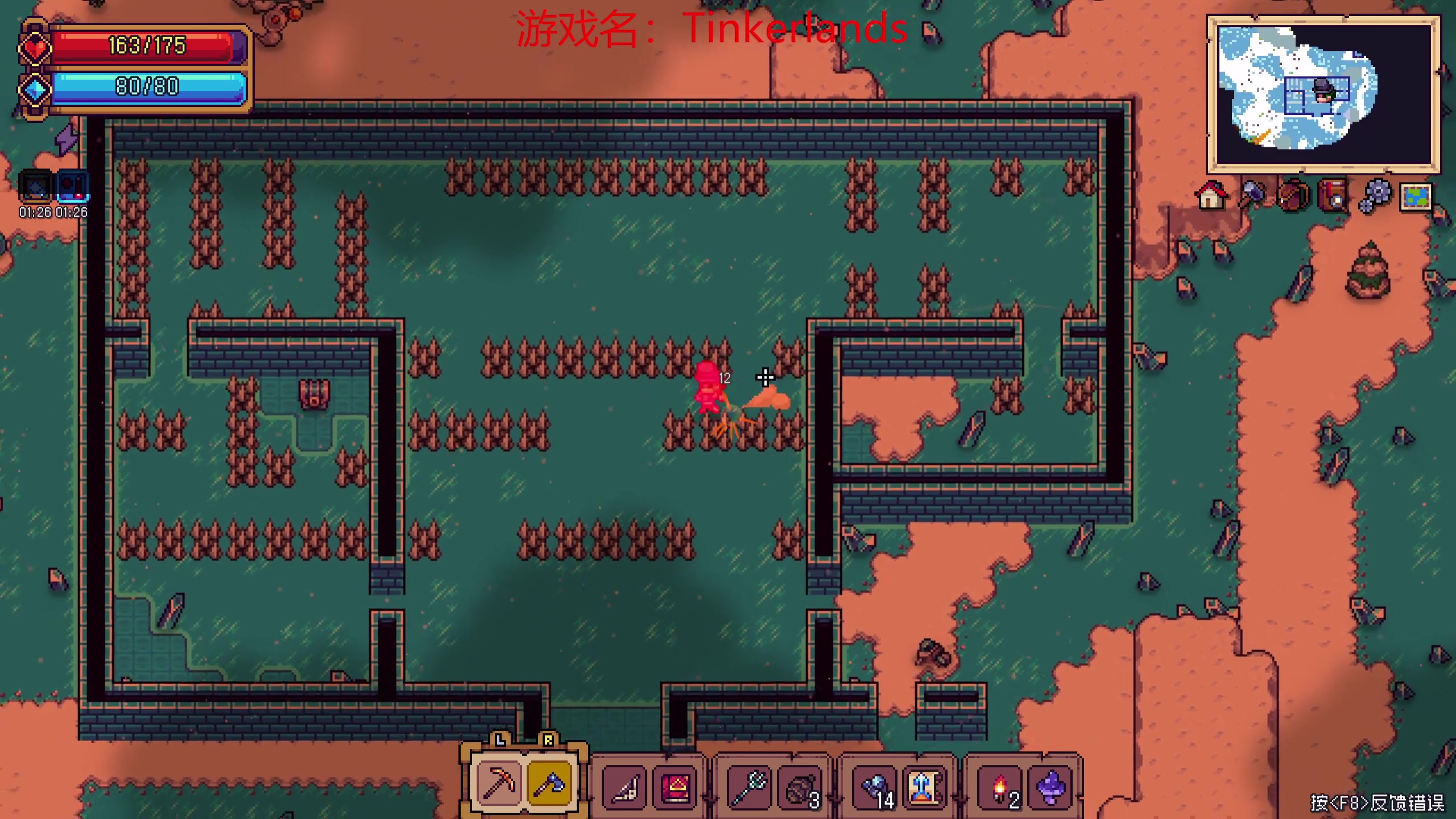1456x819 pixels.
Task: Click the purple lightning bolt status icon
Action: point(67,139)
